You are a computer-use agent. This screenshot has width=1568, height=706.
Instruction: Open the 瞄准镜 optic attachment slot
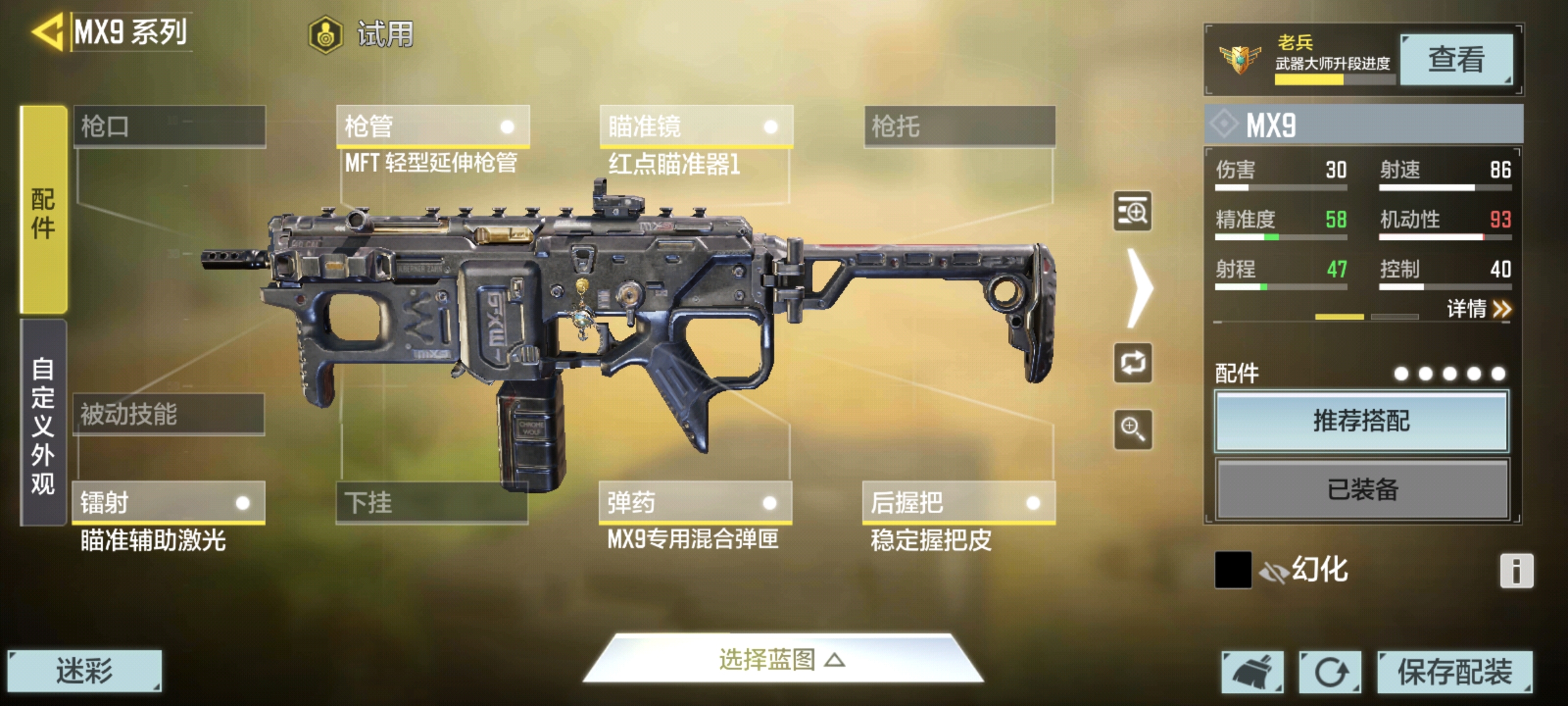coord(696,126)
